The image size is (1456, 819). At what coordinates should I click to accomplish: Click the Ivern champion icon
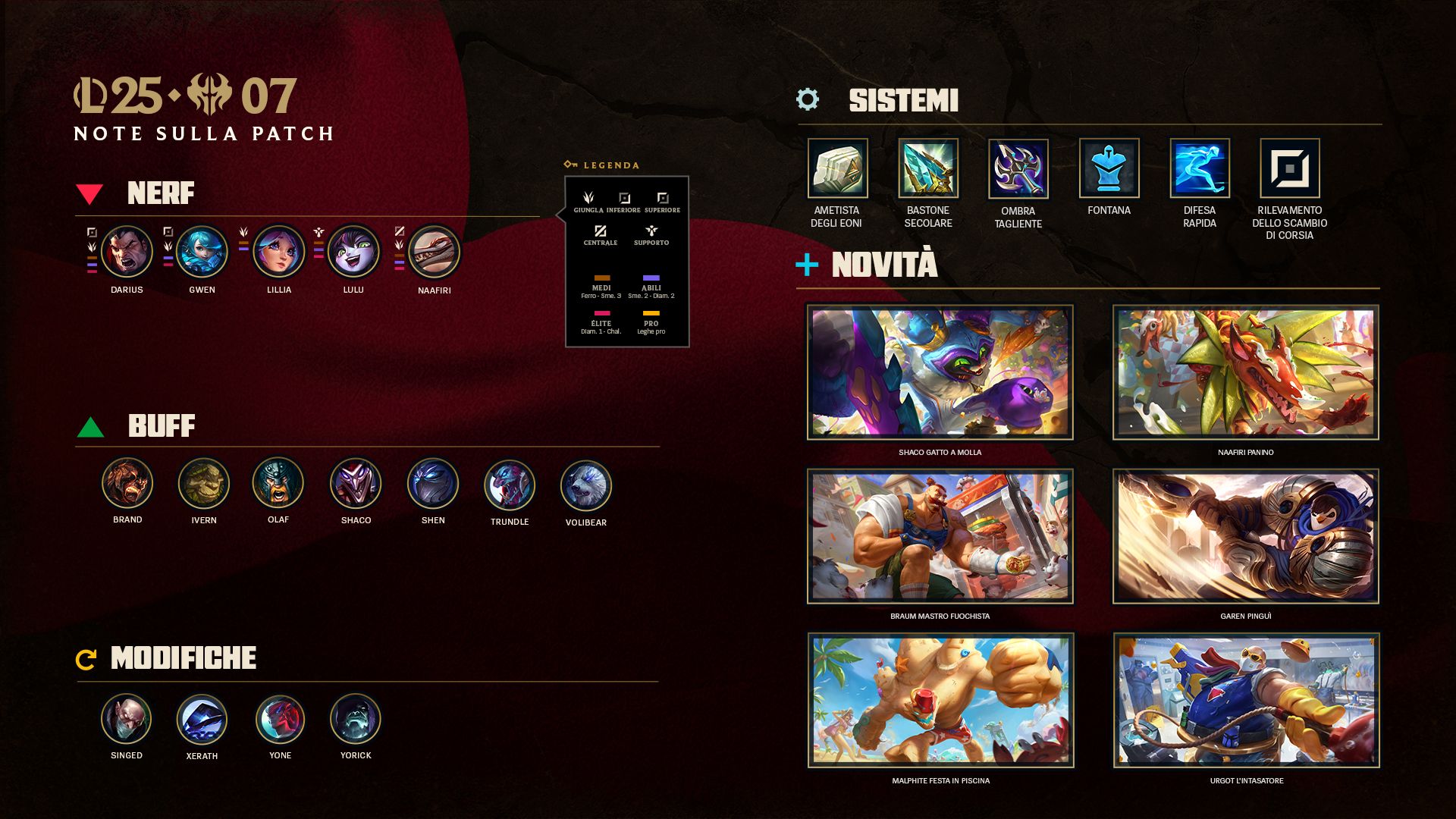(203, 483)
